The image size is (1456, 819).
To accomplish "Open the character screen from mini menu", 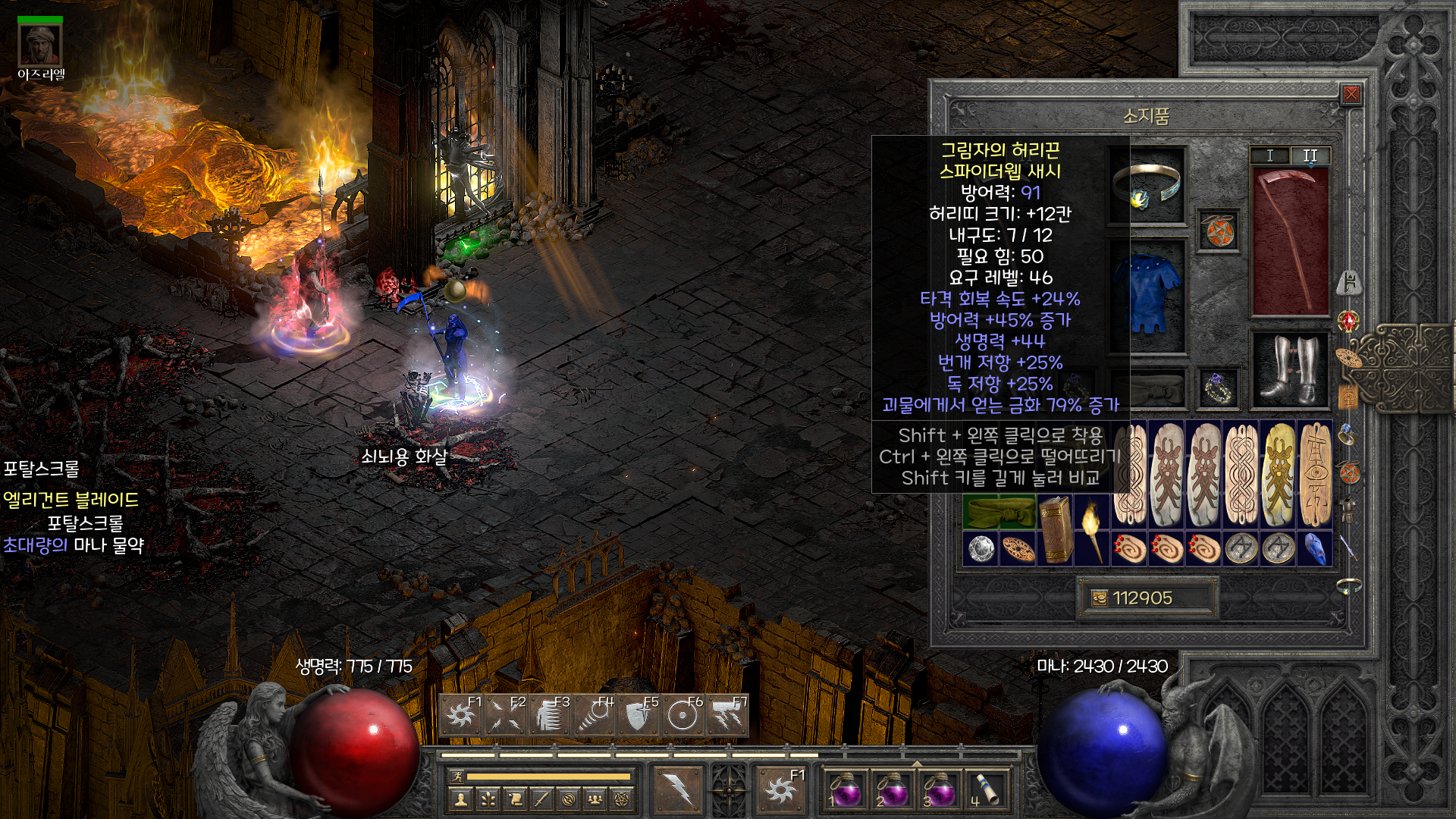I will coord(460,799).
